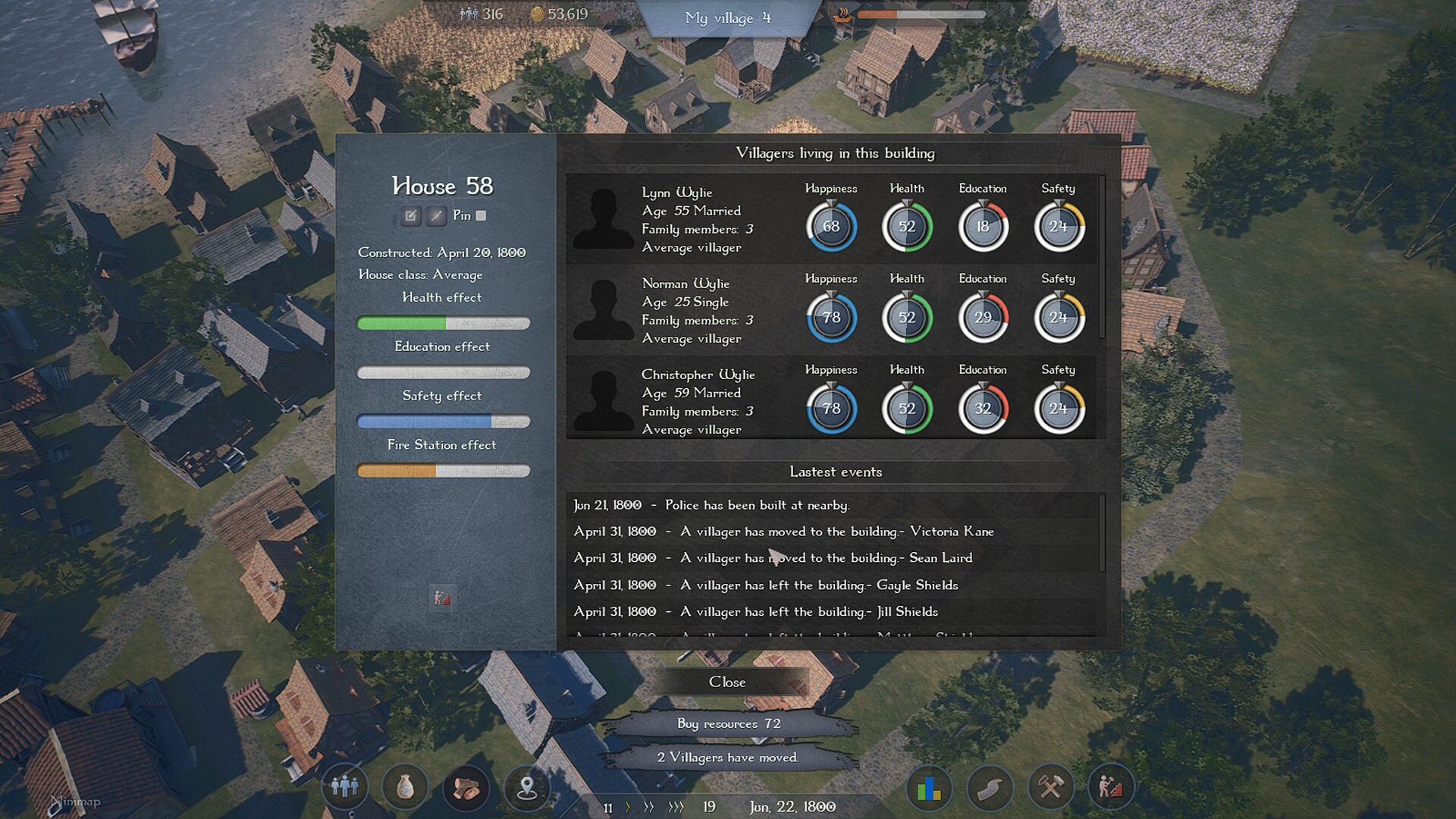1456x819 pixels.
Task: Click the worker with bricks icon
Action: (x=1110, y=787)
